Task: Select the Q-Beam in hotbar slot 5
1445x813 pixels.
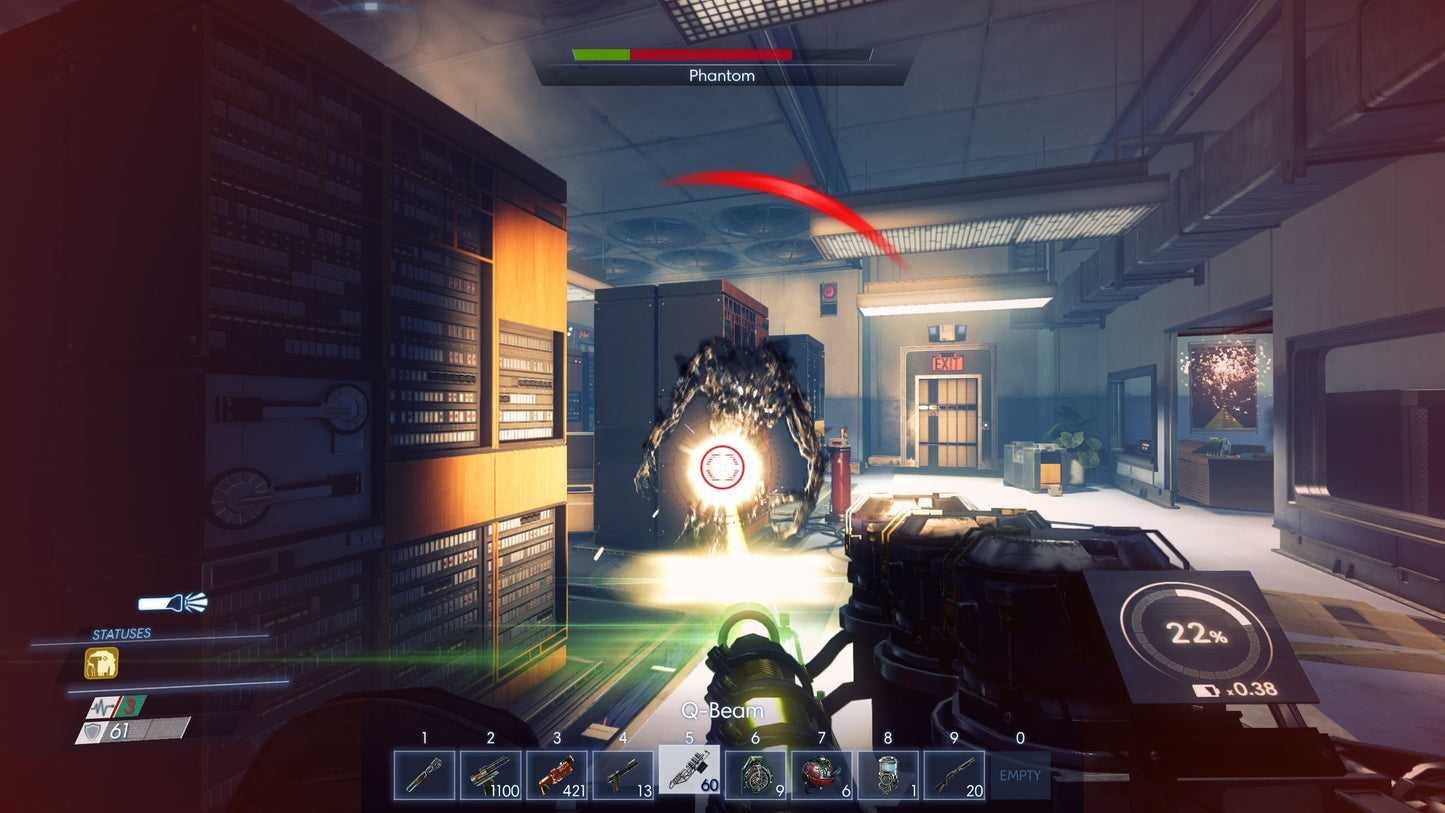Action: point(689,775)
